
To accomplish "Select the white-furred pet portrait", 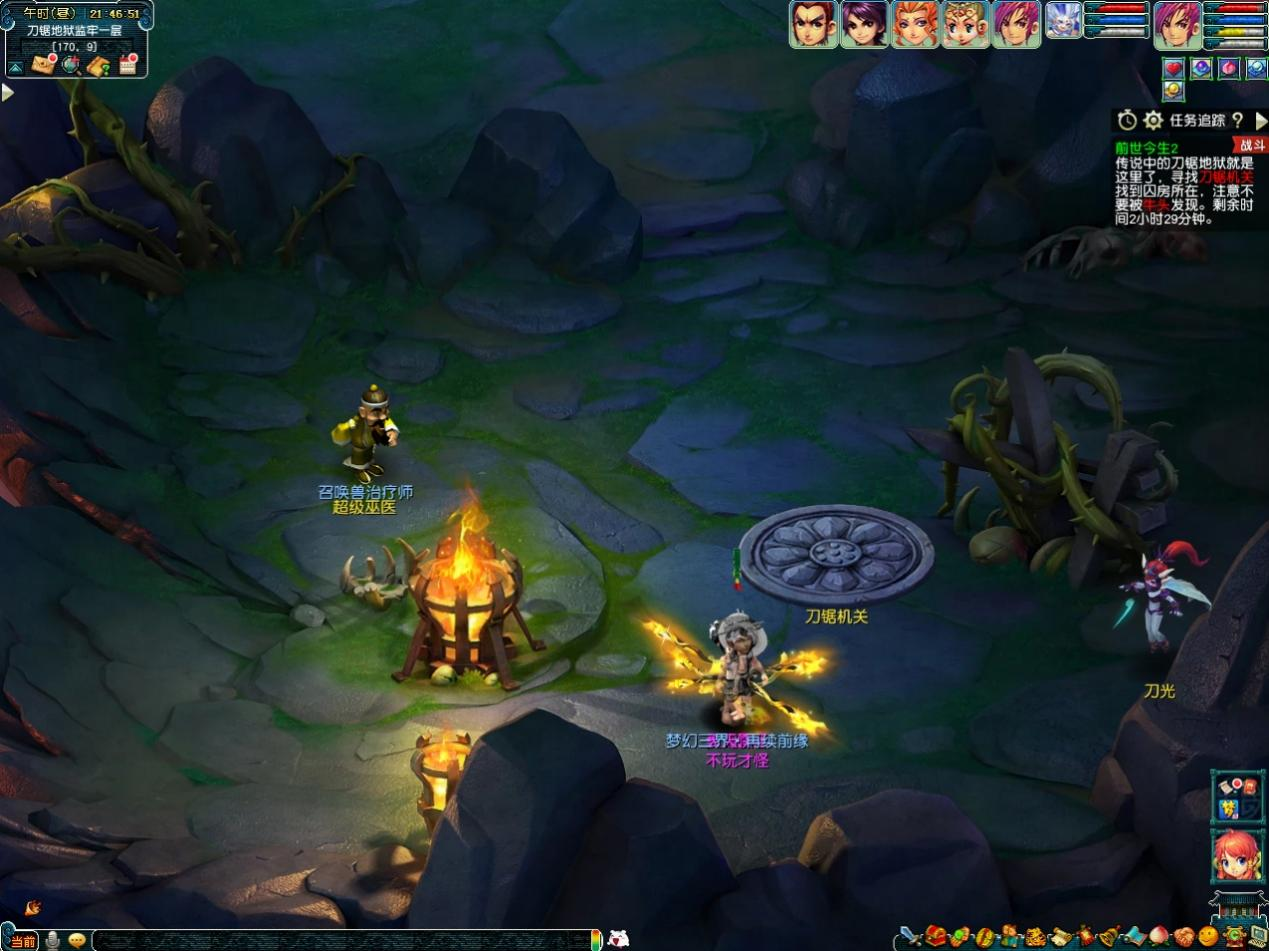I will [1063, 20].
